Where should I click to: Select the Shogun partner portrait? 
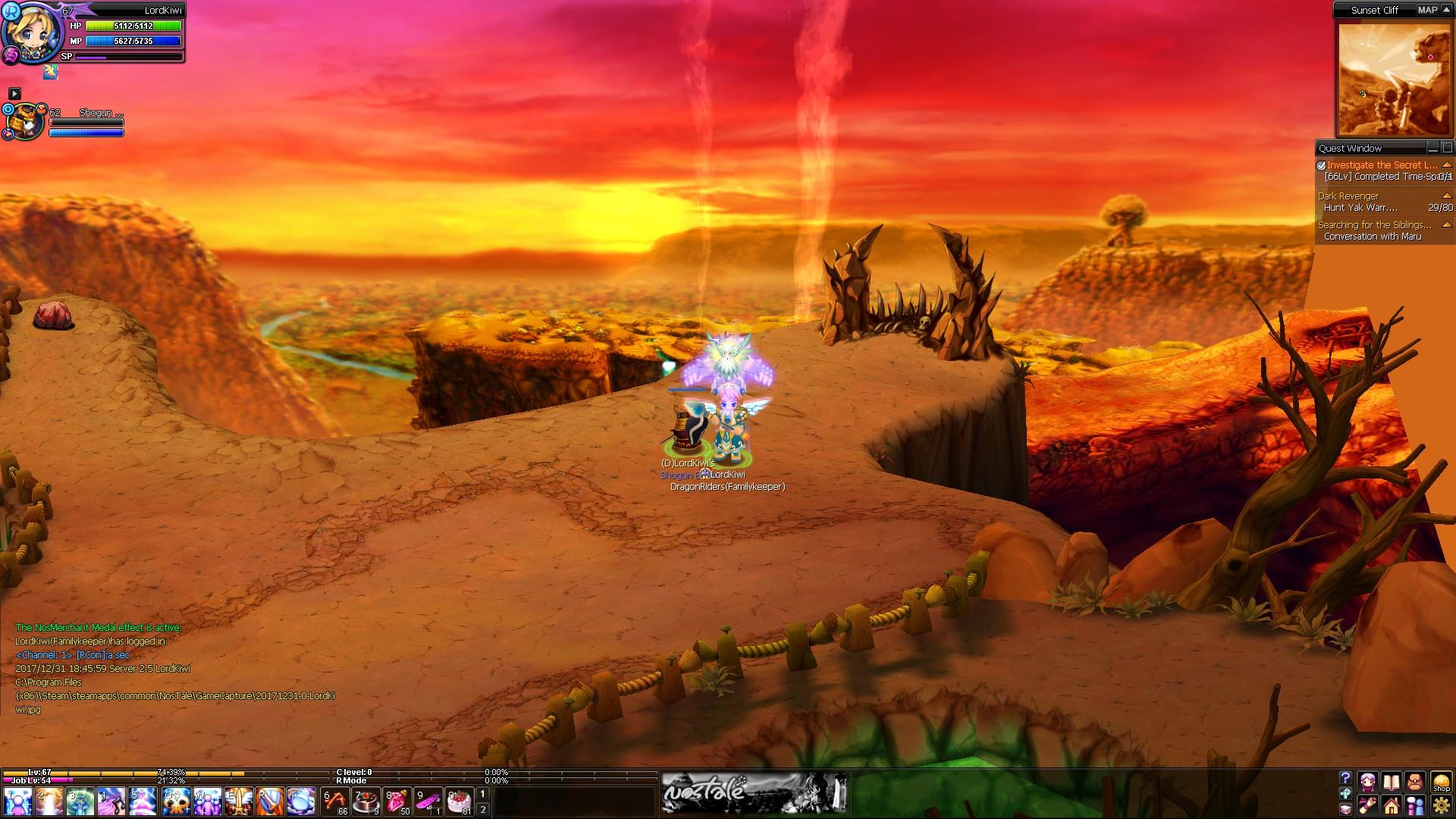click(x=24, y=121)
